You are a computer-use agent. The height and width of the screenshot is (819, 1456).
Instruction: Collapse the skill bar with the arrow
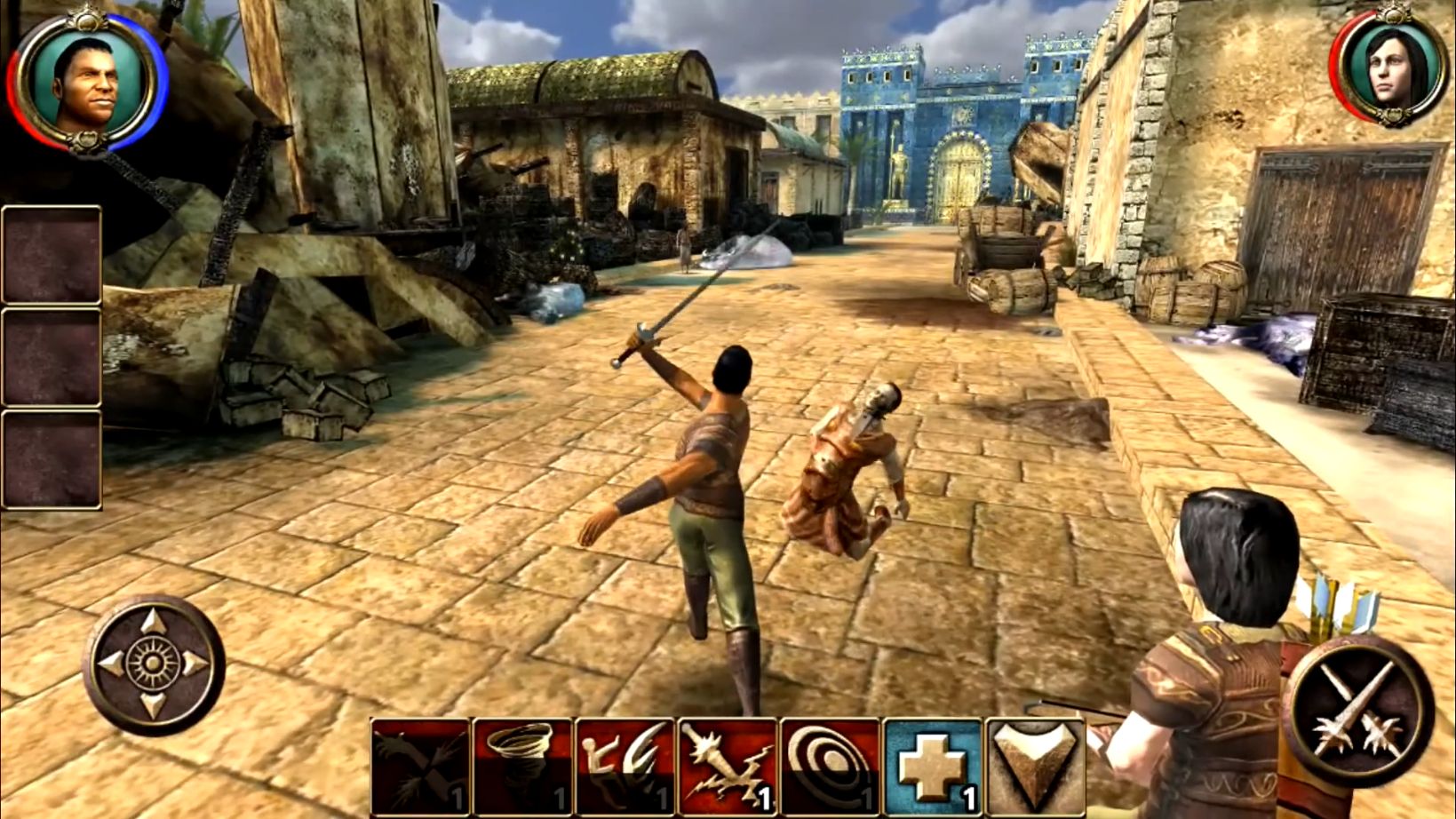(x=1034, y=767)
